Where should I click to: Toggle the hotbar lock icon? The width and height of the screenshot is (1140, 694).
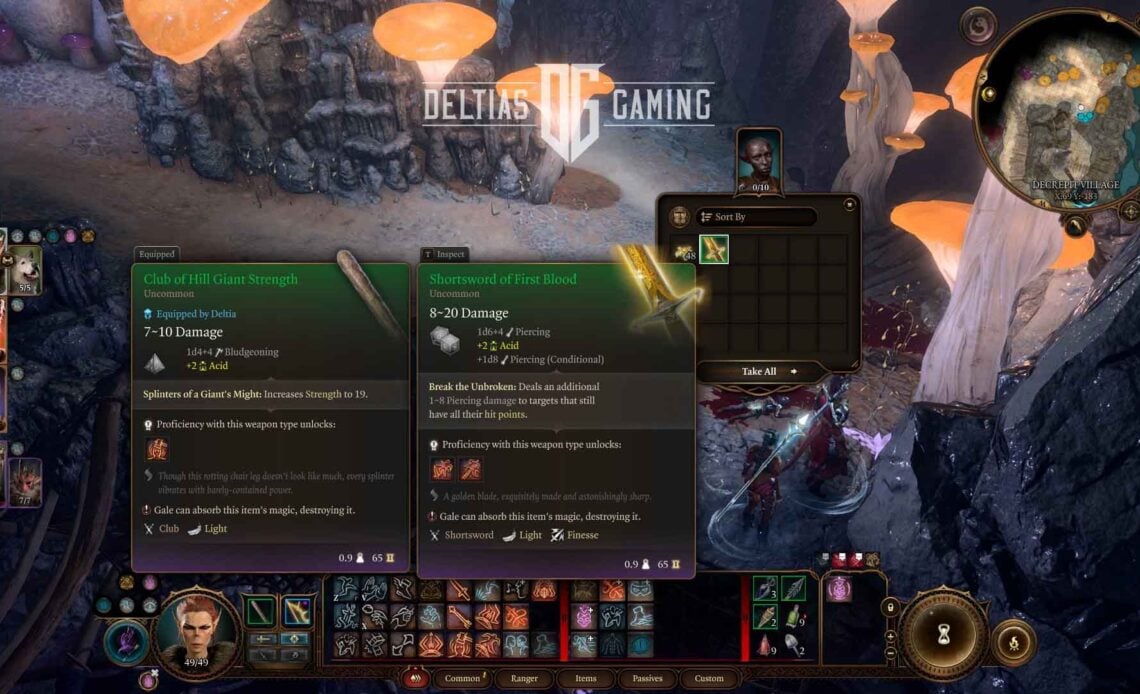tap(888, 607)
